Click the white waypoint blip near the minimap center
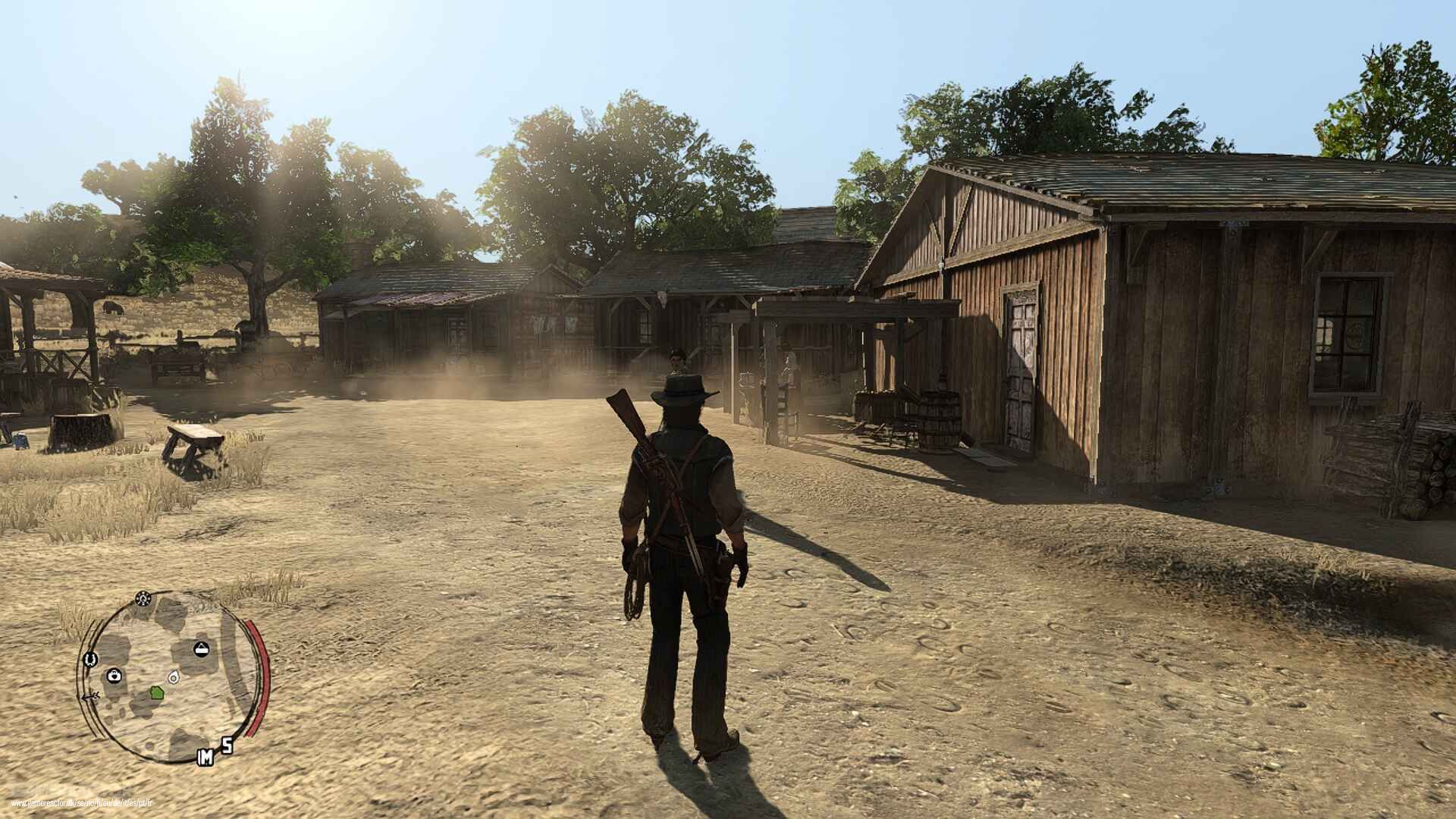This screenshot has height=819, width=1456. 174,678
